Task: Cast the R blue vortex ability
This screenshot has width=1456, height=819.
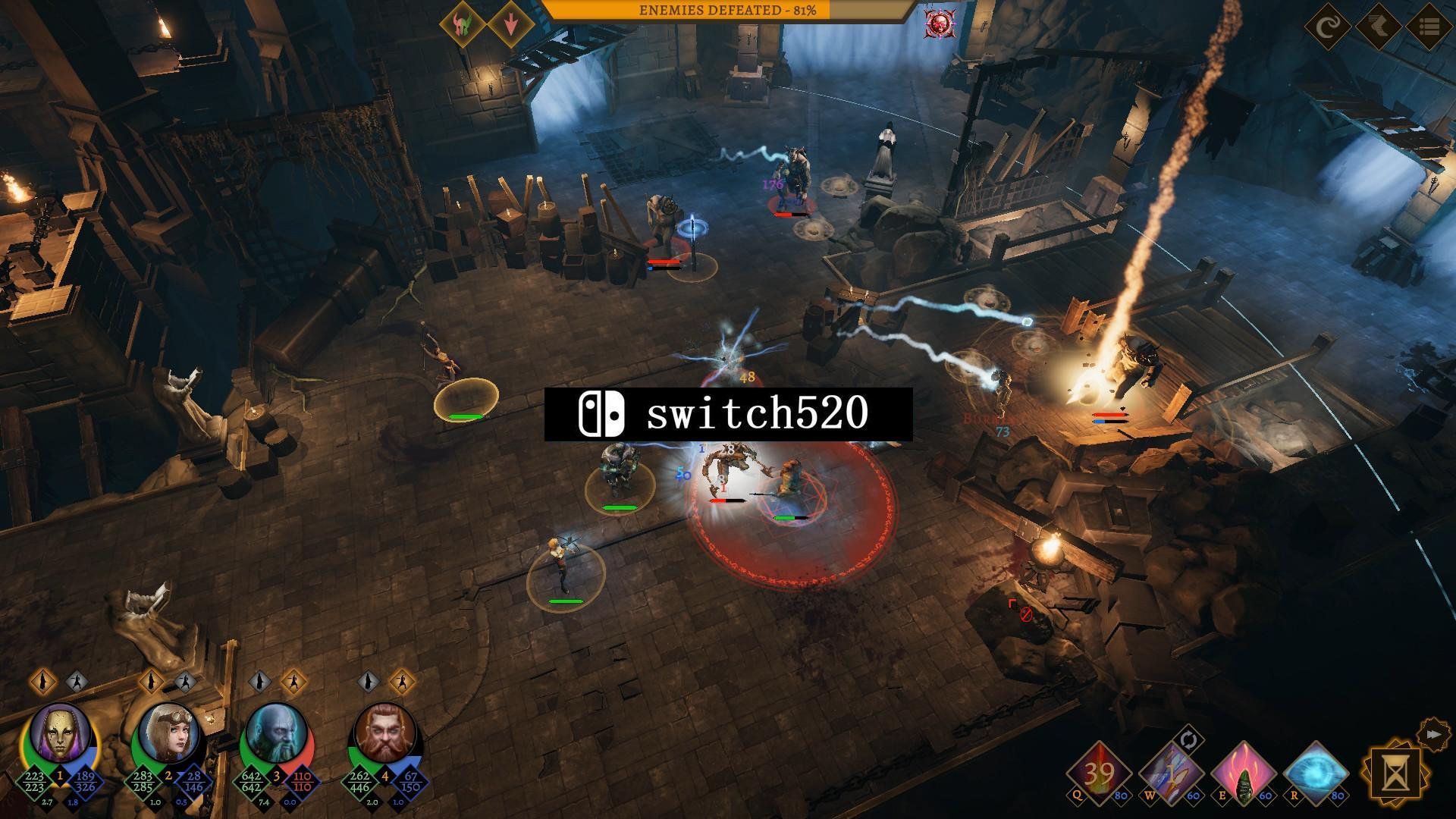Action: [x=1316, y=773]
